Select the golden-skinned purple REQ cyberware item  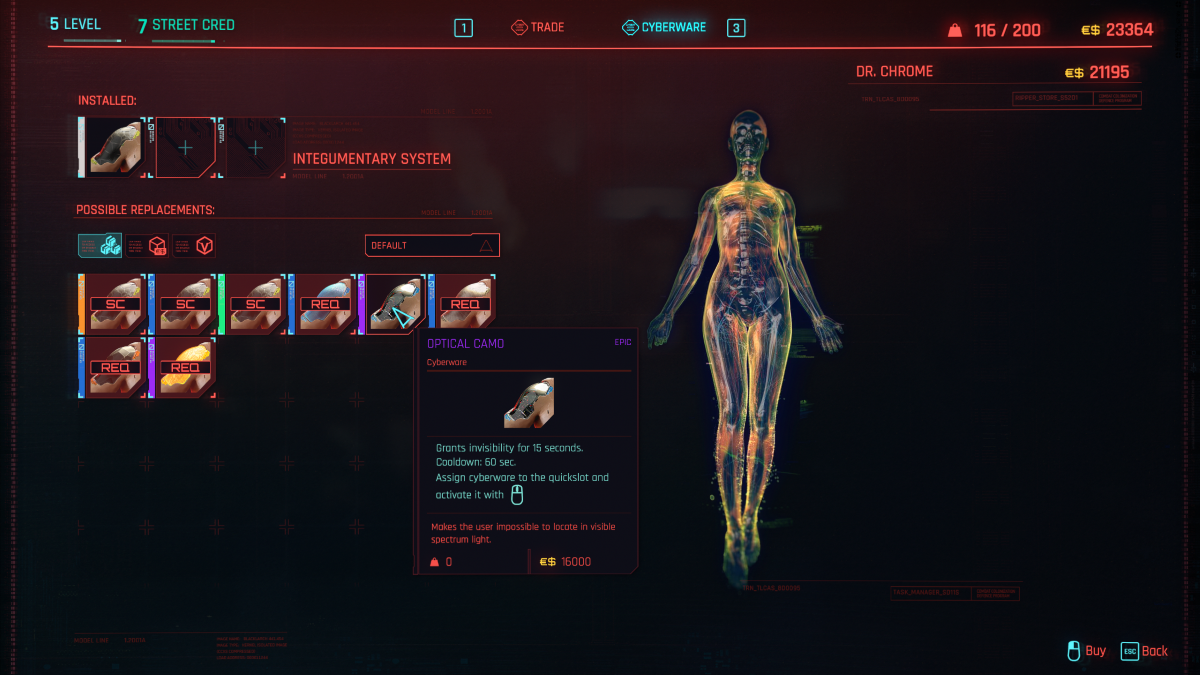point(184,367)
